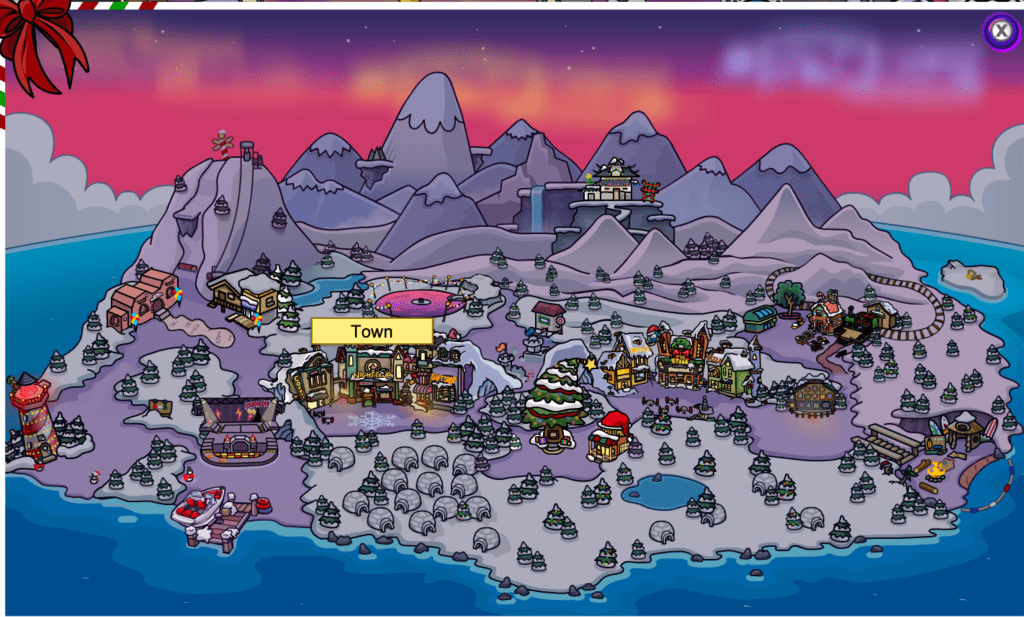The height and width of the screenshot is (617, 1024).
Task: Select the Dojo on the mountain
Action: 612,184
